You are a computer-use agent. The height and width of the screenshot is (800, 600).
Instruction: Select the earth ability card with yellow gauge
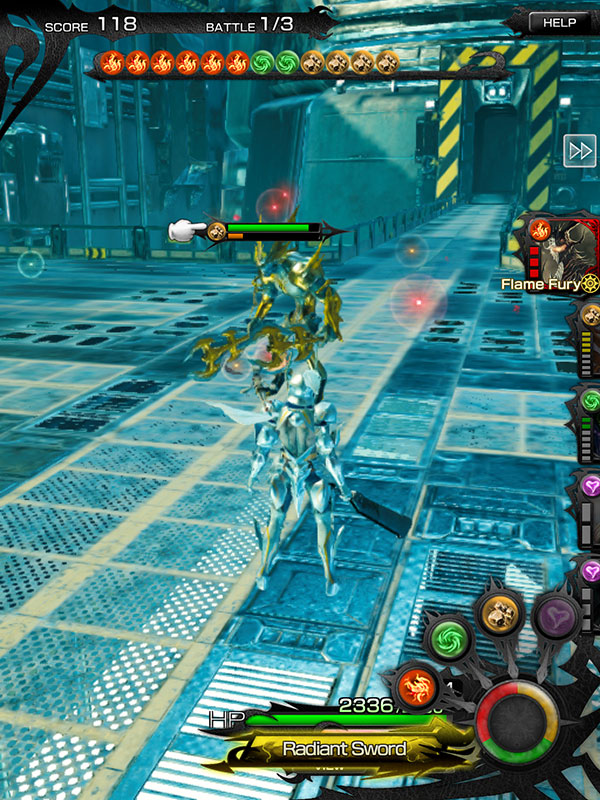(588, 340)
